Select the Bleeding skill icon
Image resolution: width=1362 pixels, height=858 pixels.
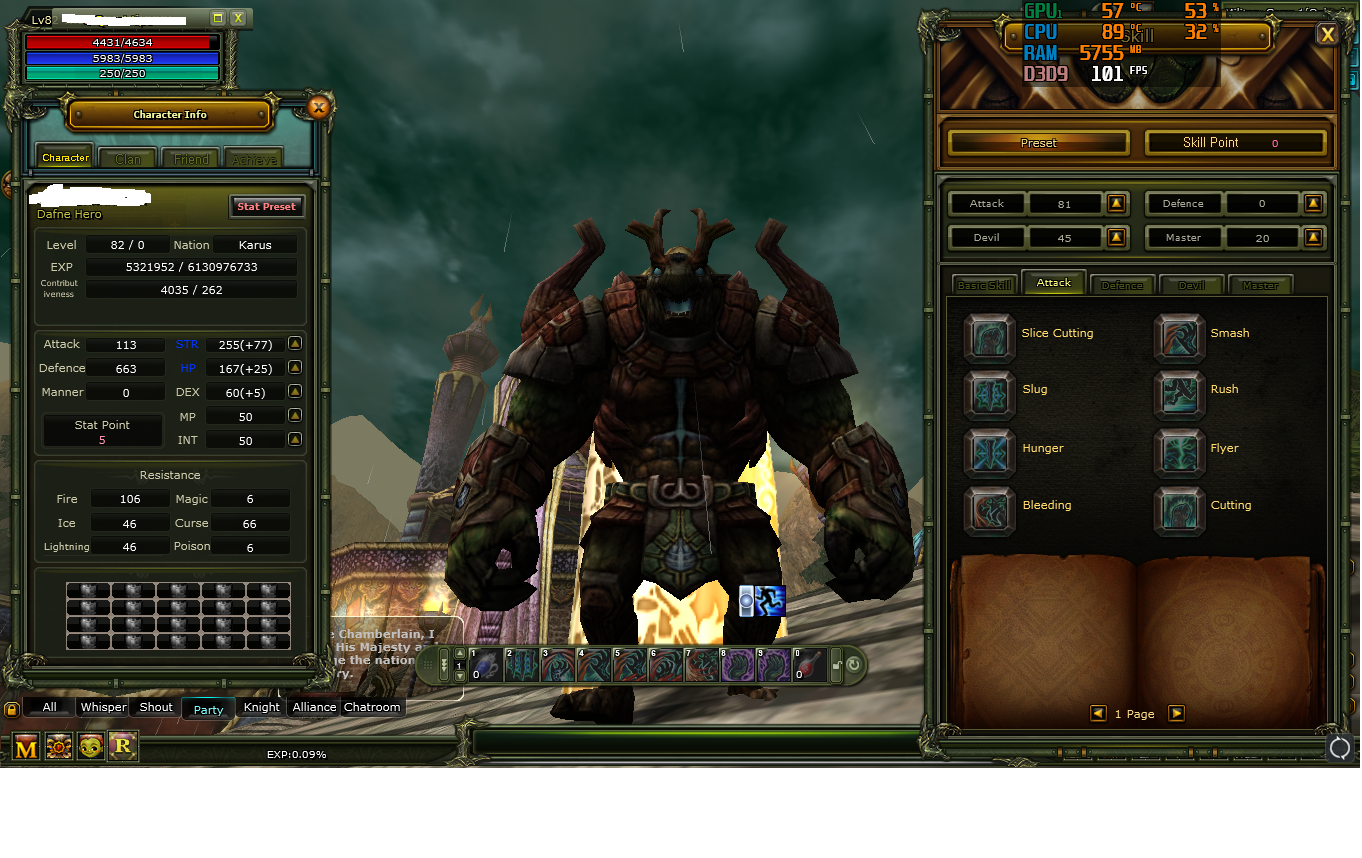989,511
